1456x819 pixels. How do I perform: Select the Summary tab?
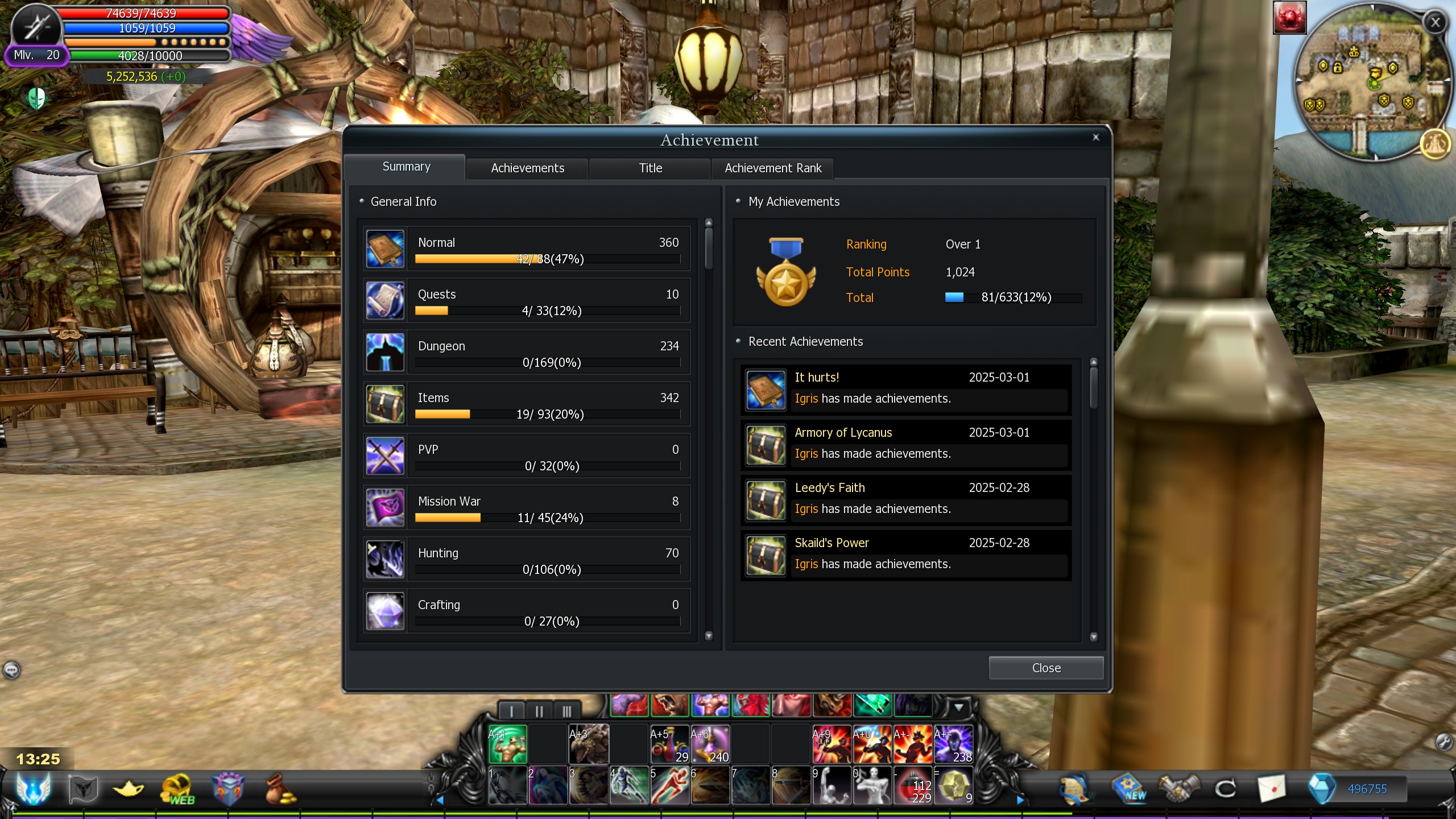pyautogui.click(x=406, y=167)
